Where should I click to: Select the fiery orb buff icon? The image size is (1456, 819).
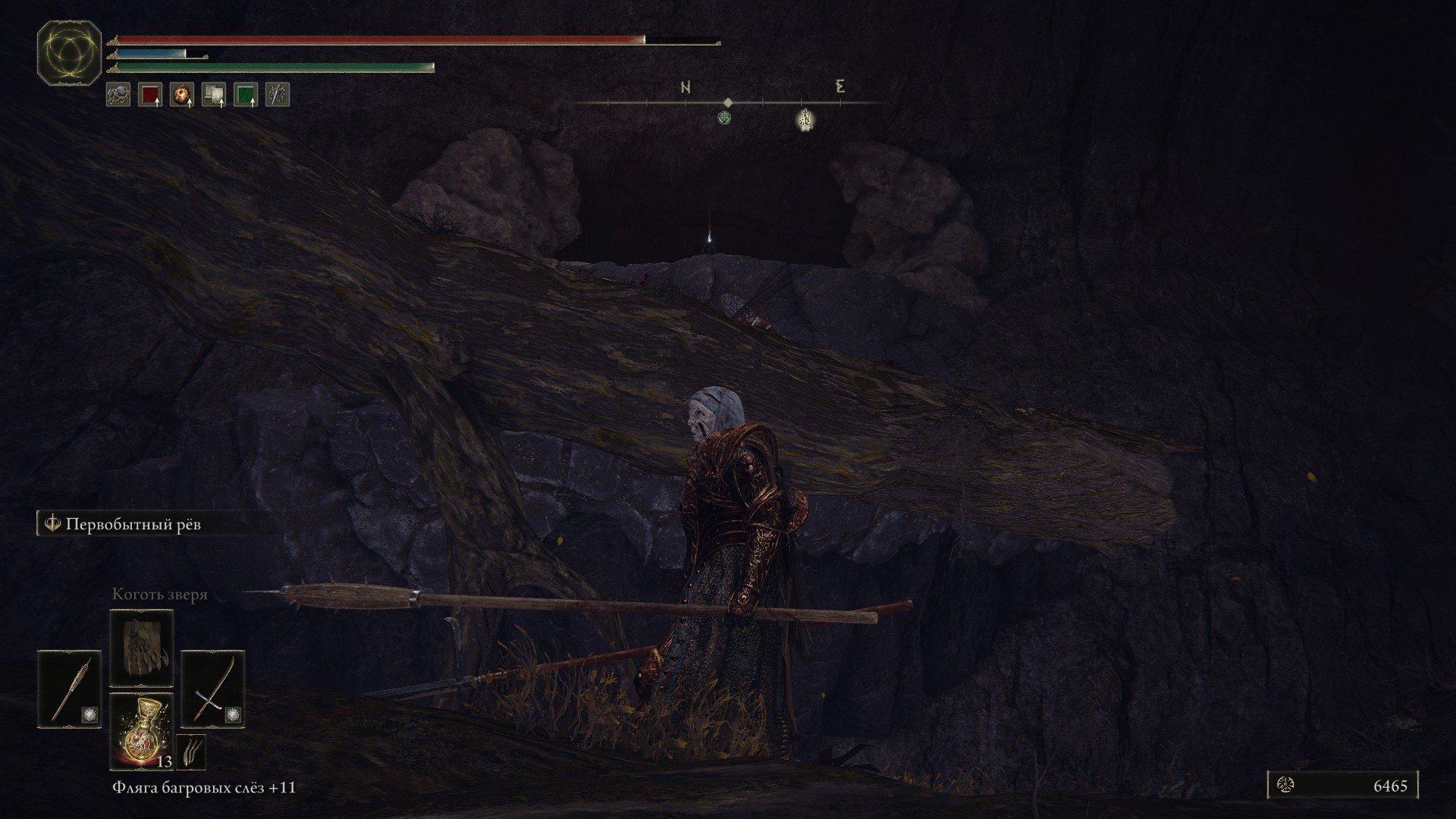(x=182, y=94)
